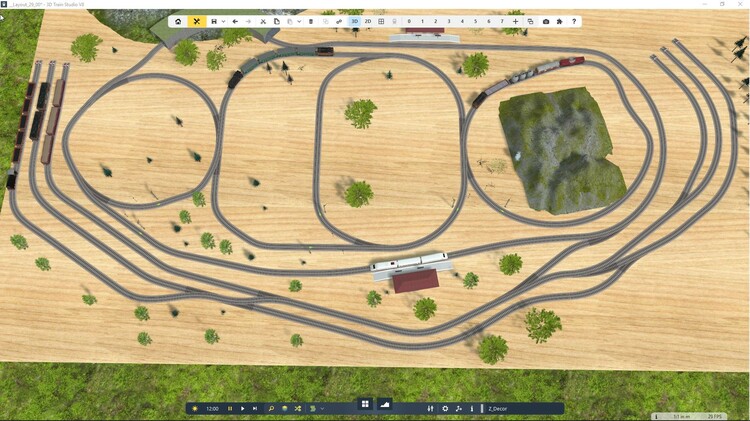Open the terrain editing mountain button

click(x=385, y=405)
